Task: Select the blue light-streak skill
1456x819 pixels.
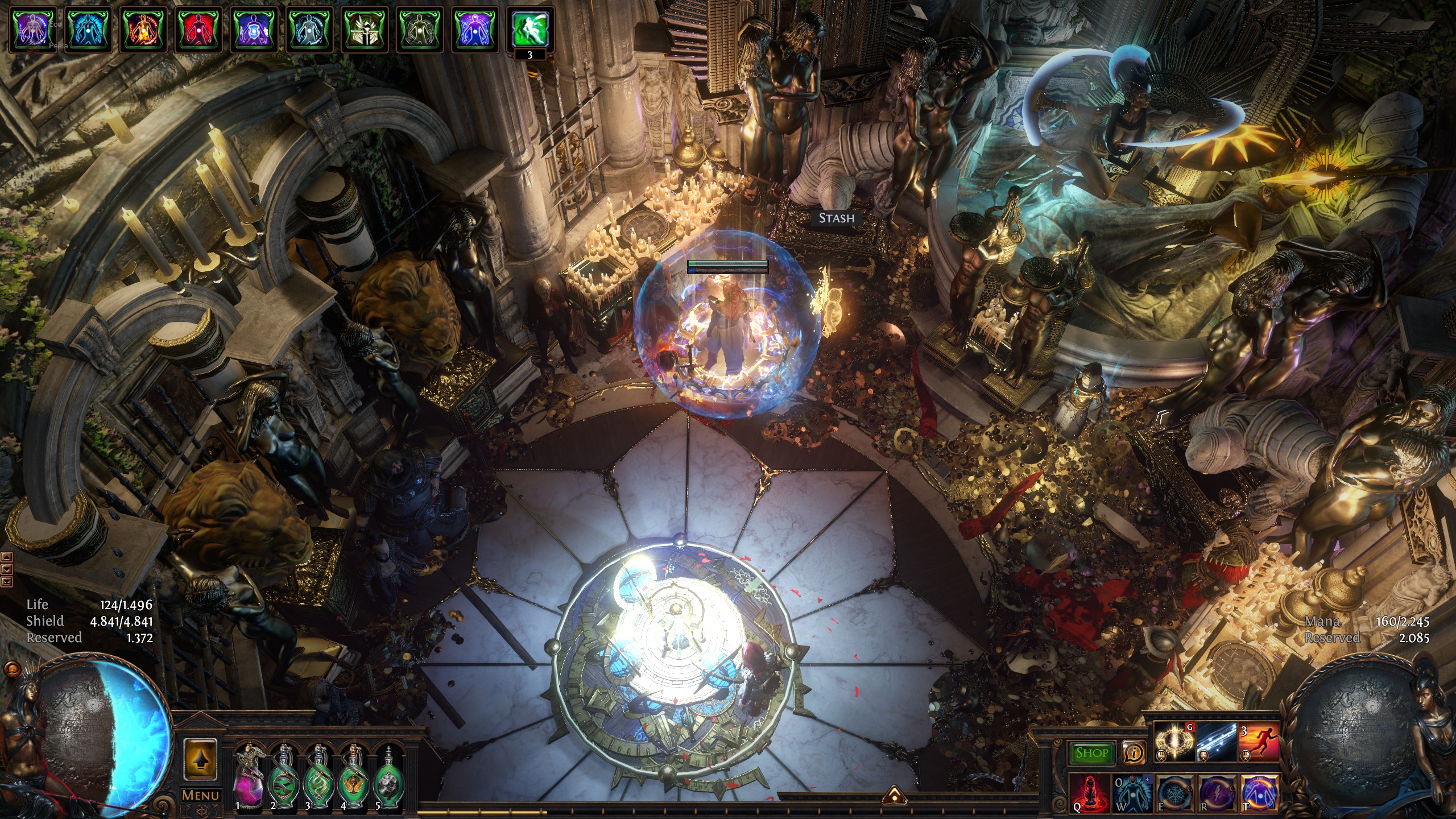Action: click(1217, 743)
